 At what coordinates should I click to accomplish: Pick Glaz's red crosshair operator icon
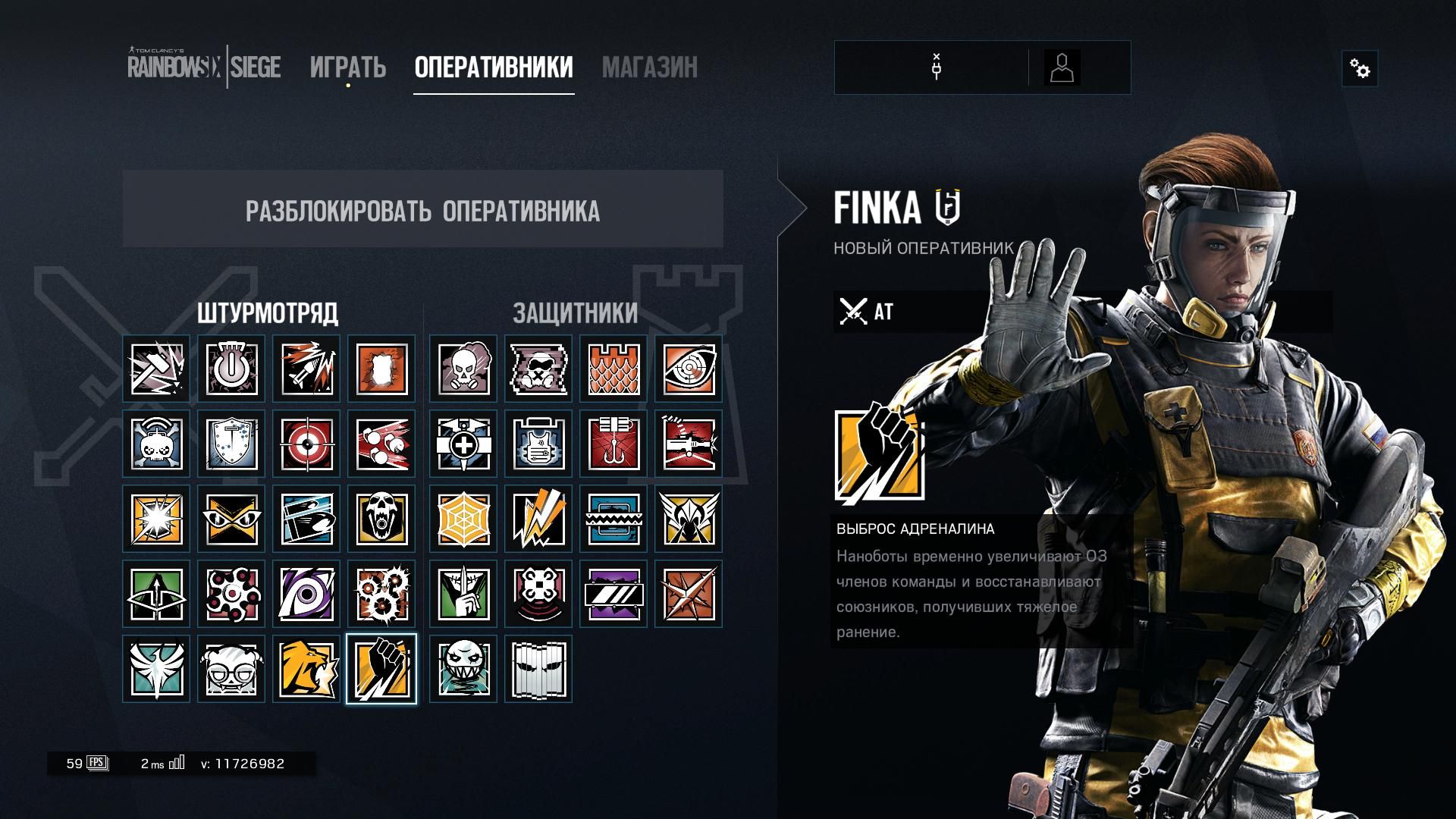pyautogui.click(x=306, y=444)
